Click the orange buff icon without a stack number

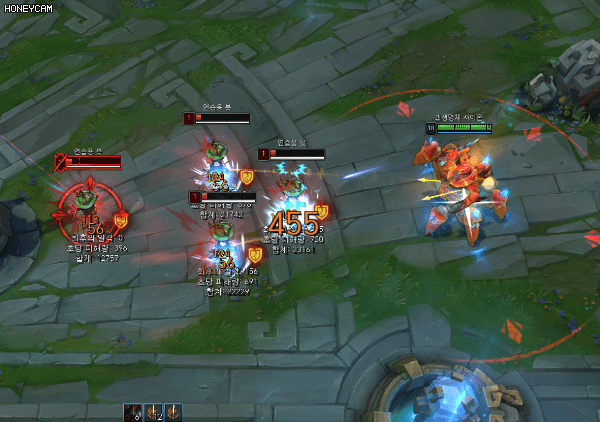coord(173,411)
